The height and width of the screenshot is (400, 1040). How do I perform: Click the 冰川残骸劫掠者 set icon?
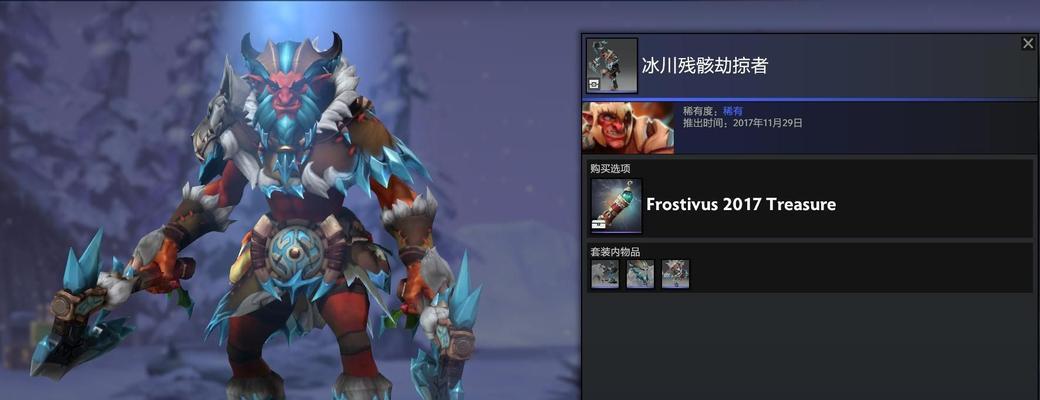pyautogui.click(x=611, y=66)
